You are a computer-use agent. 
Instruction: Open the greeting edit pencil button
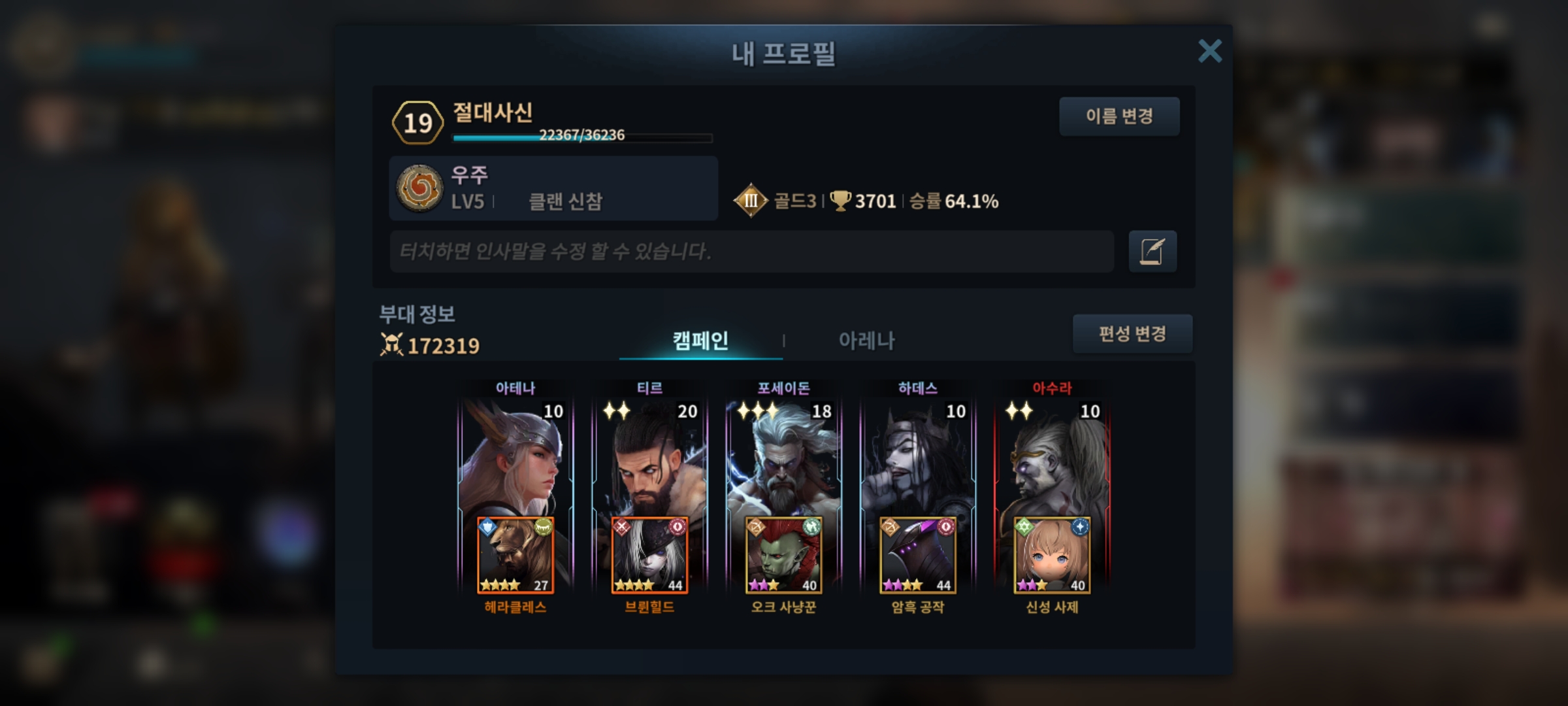pos(1152,251)
